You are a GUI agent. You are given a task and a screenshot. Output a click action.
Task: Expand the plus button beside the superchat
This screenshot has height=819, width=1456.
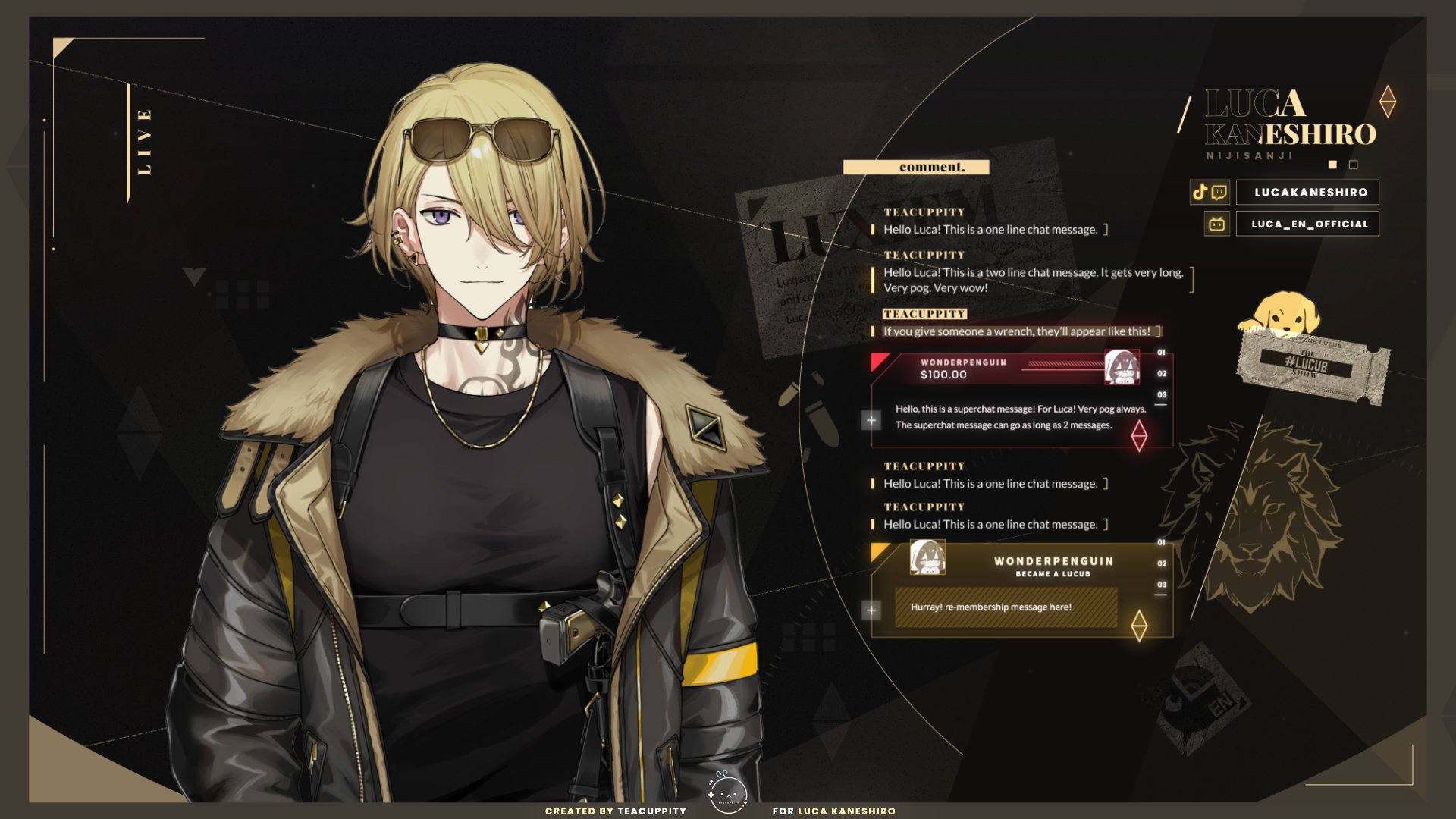click(x=871, y=420)
